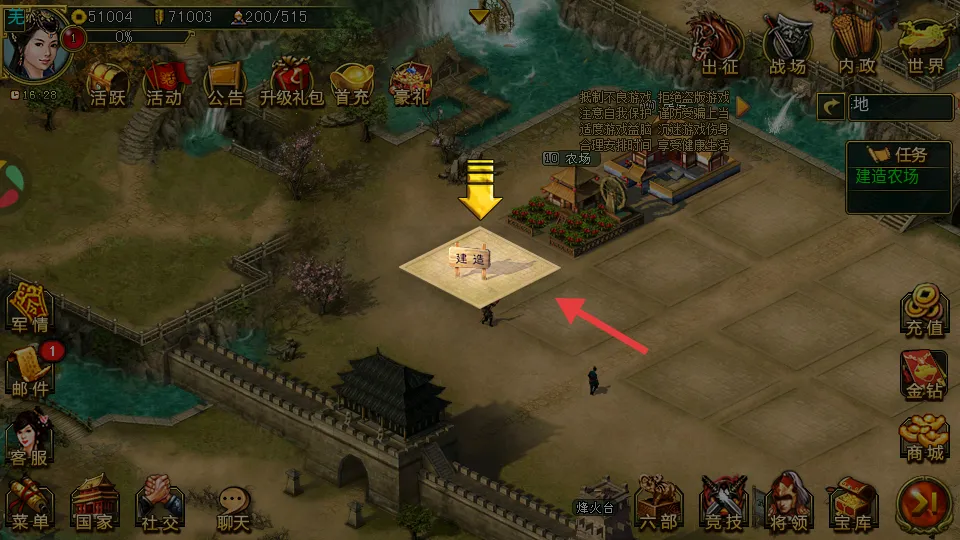Image resolution: width=960 pixels, height=540 pixels.
Task: Open the 充值 recharge shop
Action: (x=924, y=311)
